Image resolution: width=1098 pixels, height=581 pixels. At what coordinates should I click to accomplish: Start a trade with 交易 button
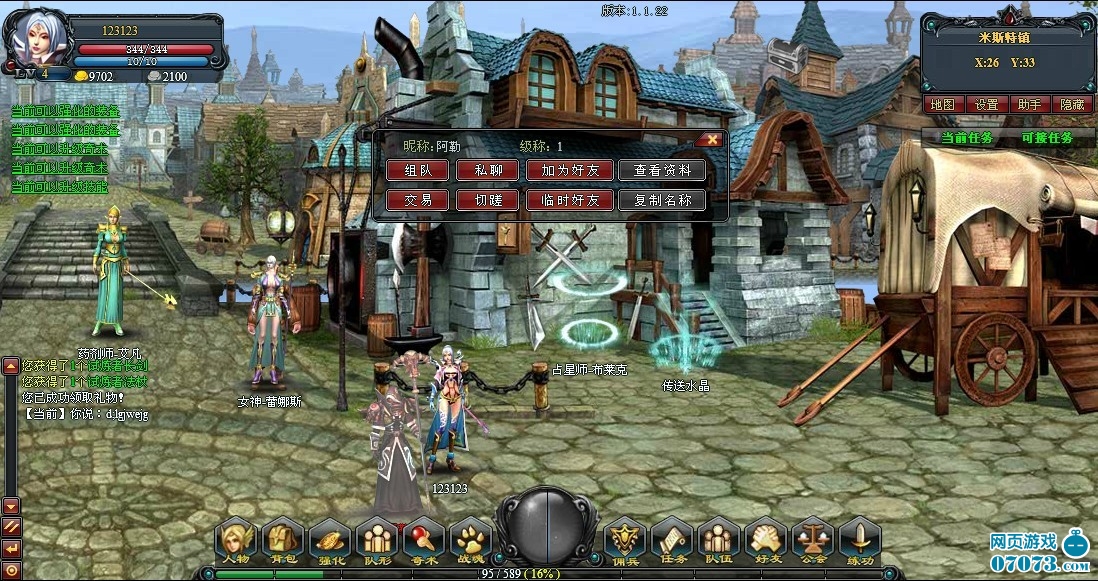(418, 200)
